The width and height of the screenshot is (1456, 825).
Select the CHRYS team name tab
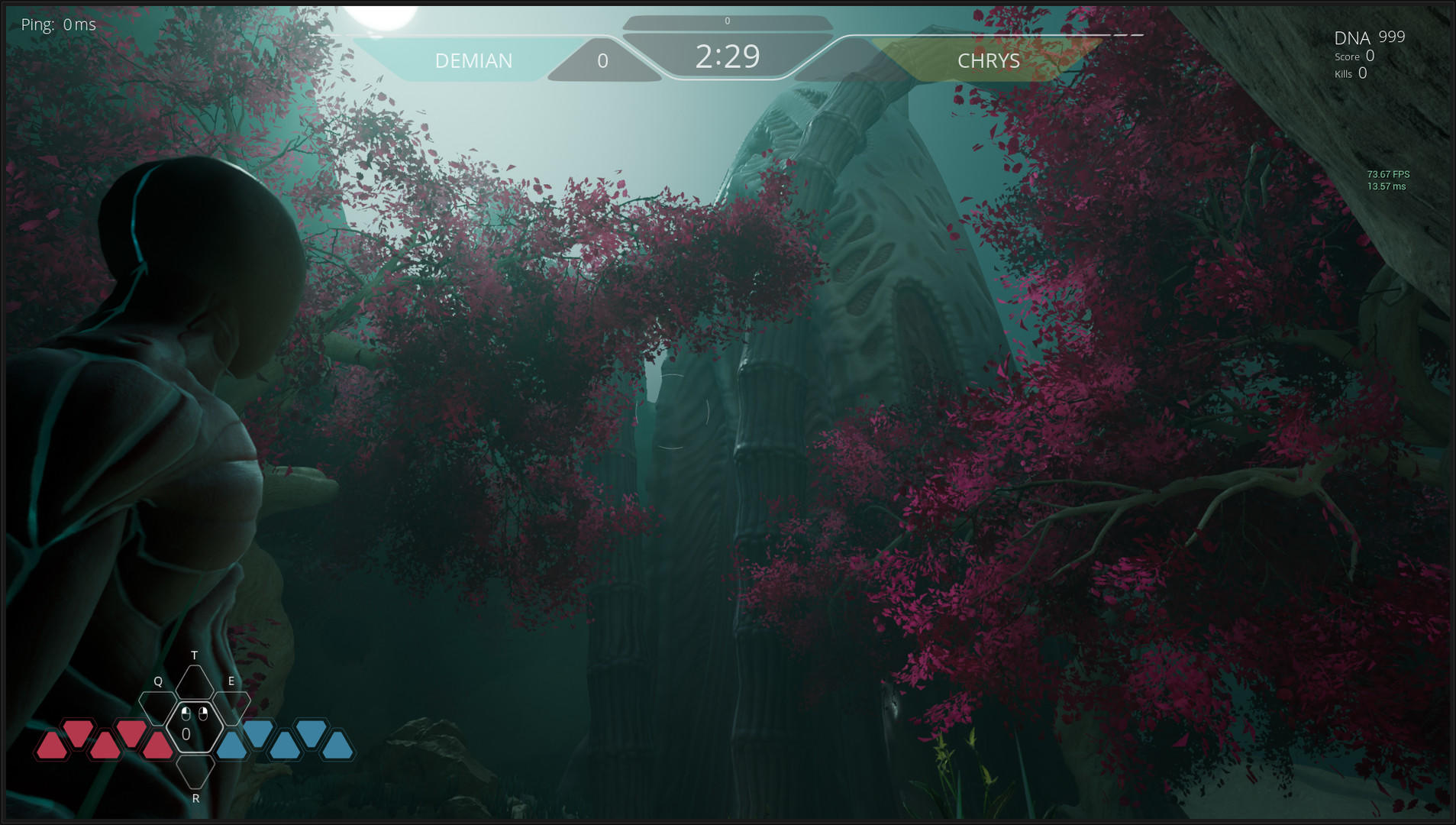[x=989, y=61]
